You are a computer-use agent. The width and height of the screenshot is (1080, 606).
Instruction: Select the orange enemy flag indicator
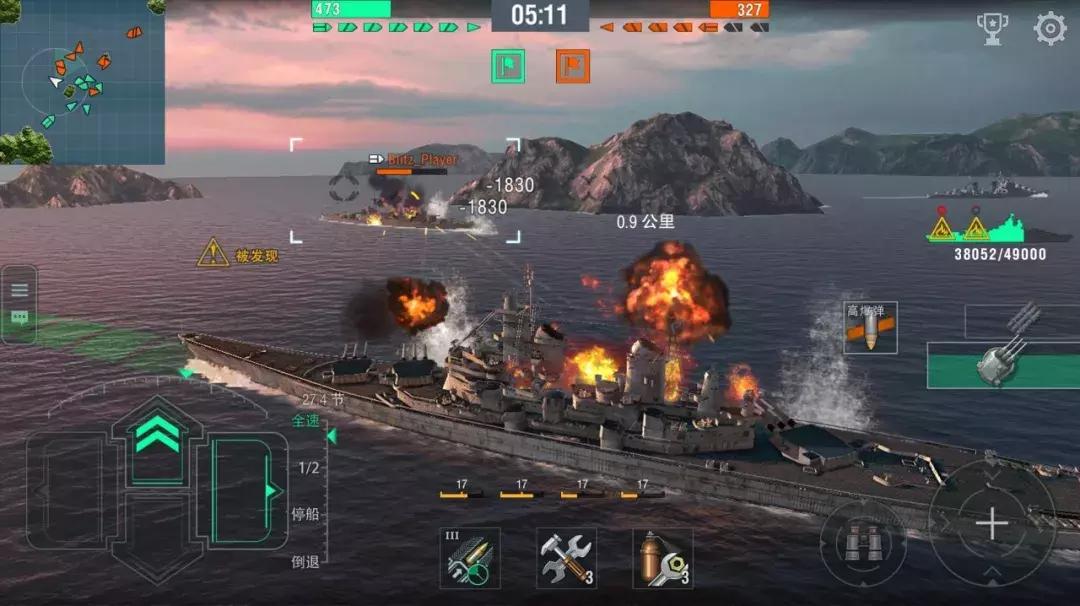pyautogui.click(x=573, y=66)
